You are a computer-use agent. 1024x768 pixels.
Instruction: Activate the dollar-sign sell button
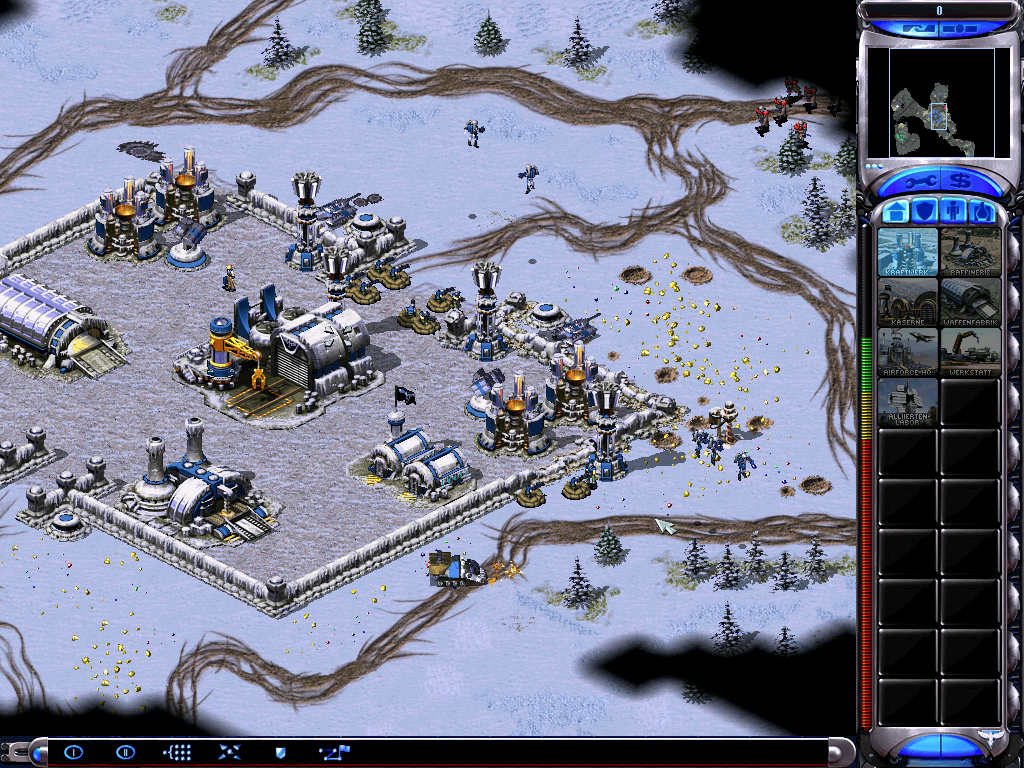tap(961, 181)
